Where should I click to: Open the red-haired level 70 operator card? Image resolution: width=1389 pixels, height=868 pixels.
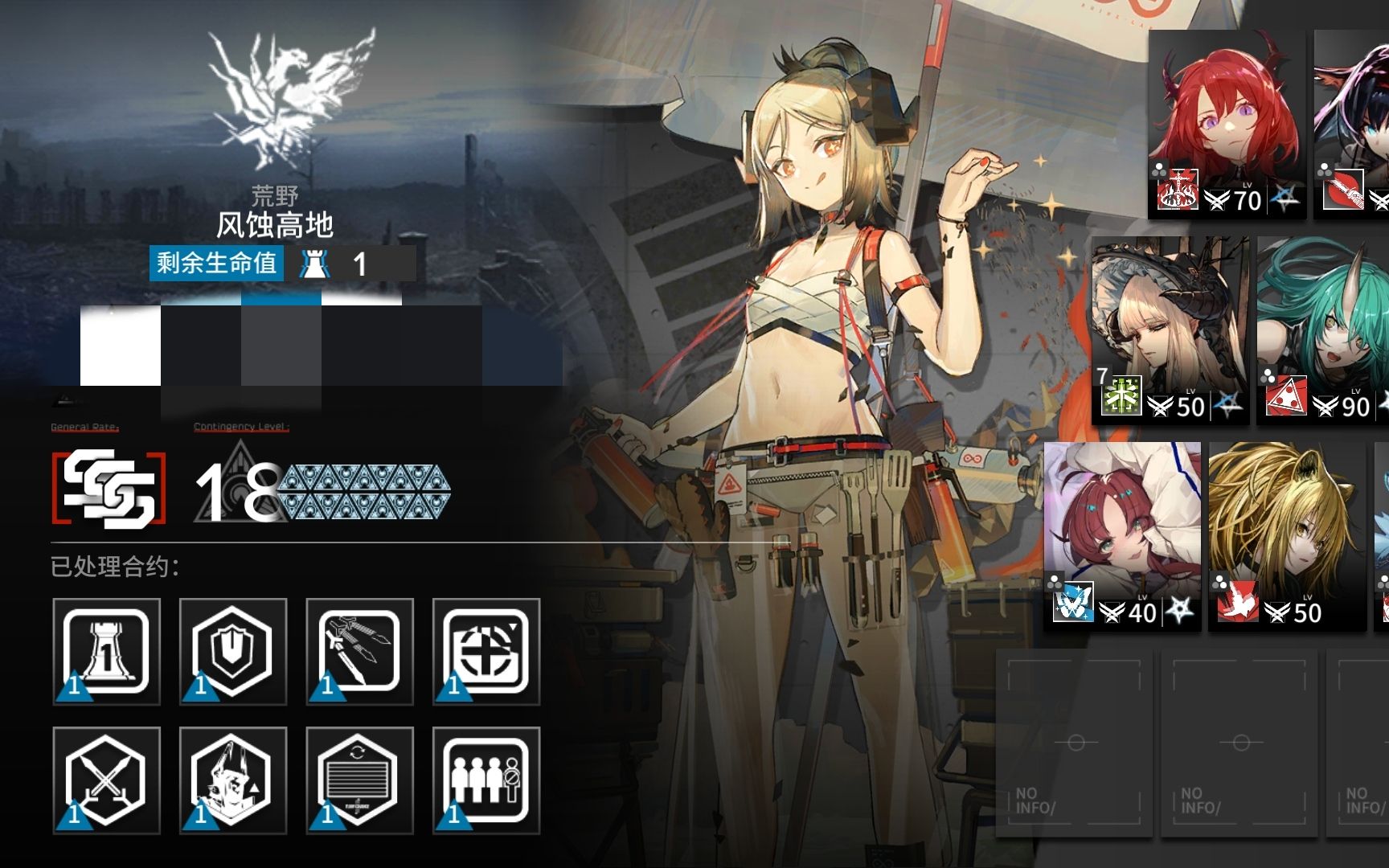[1227, 125]
